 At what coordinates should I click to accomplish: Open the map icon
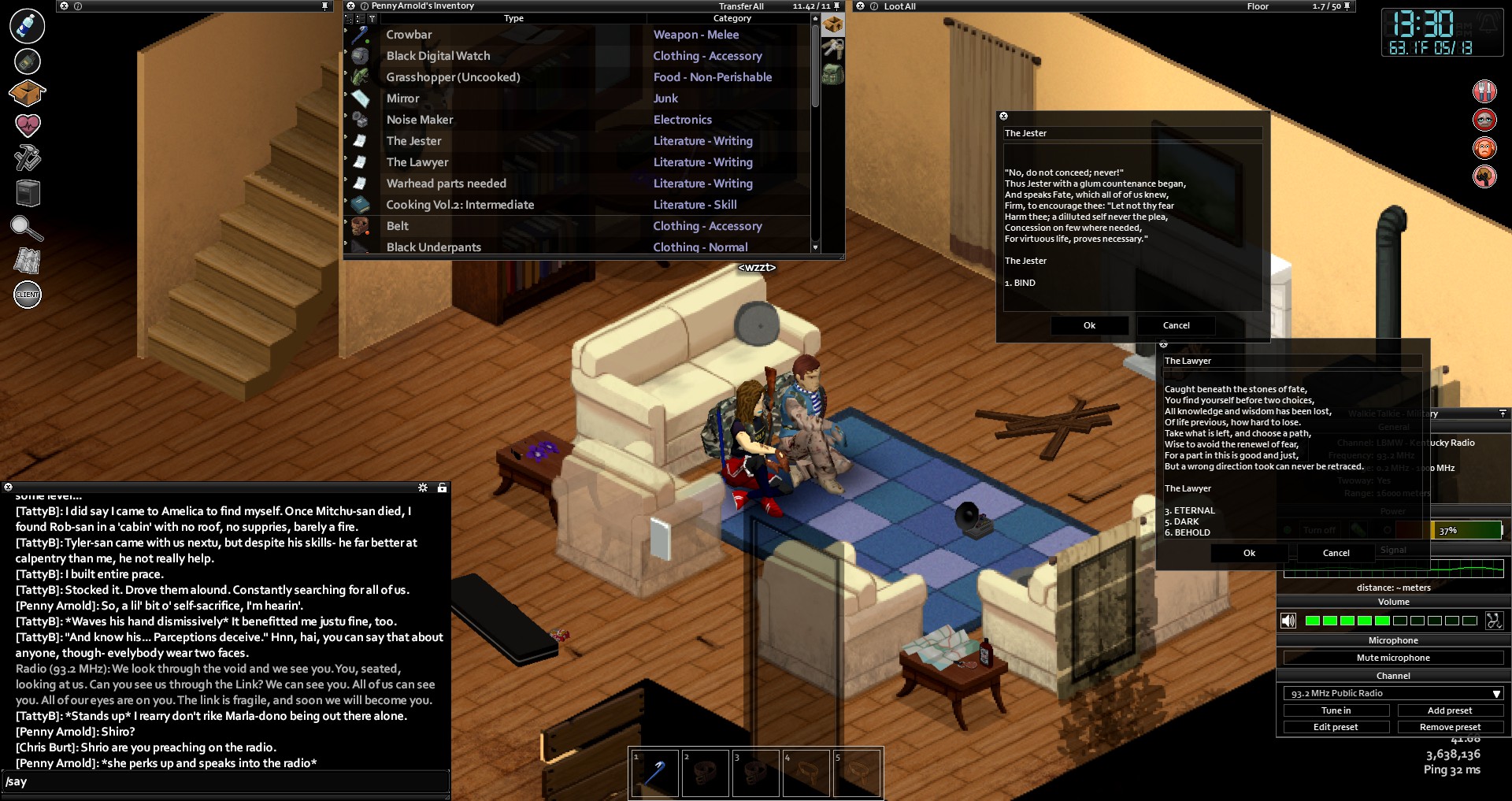(28, 261)
